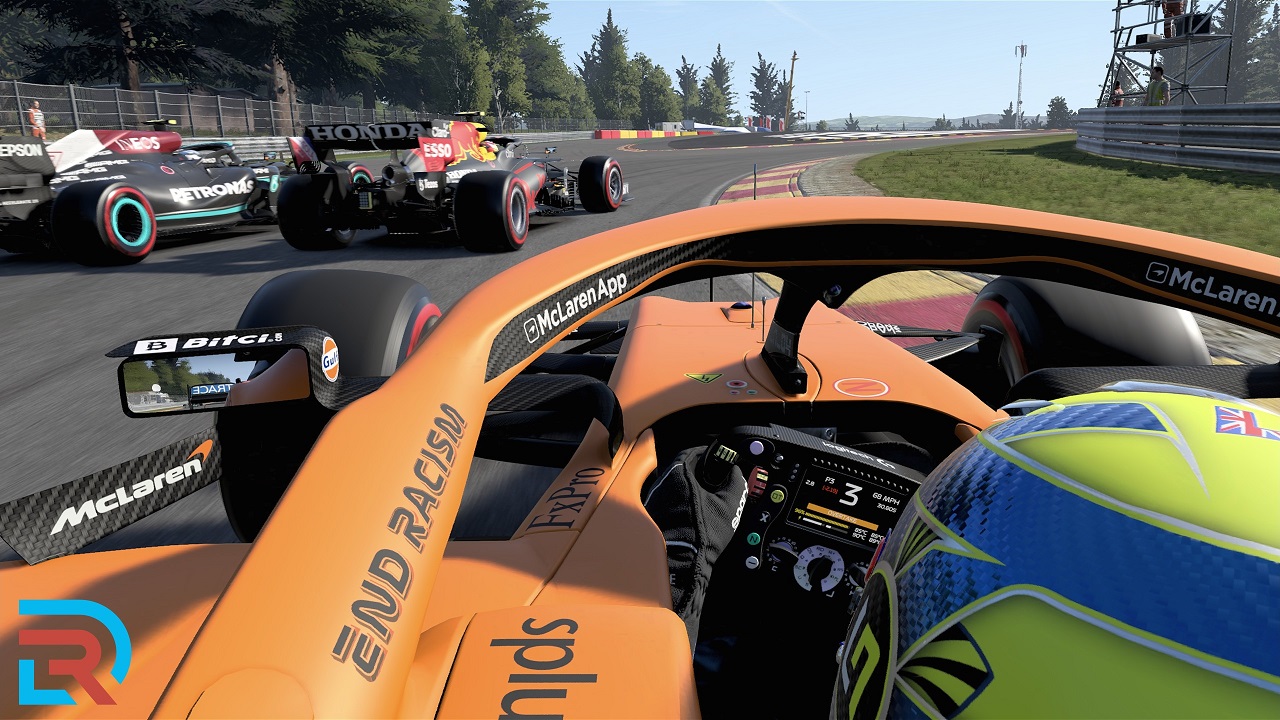Click the blue and red R logo watermark

pos(72,651)
